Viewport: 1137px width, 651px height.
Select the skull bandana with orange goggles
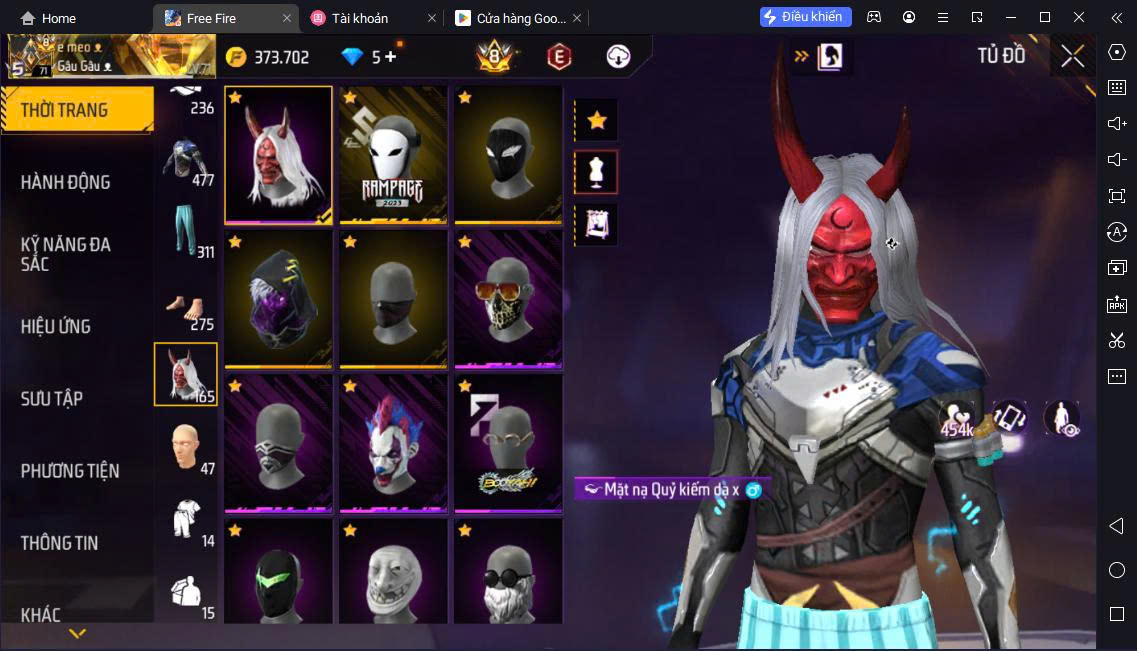[x=507, y=299]
